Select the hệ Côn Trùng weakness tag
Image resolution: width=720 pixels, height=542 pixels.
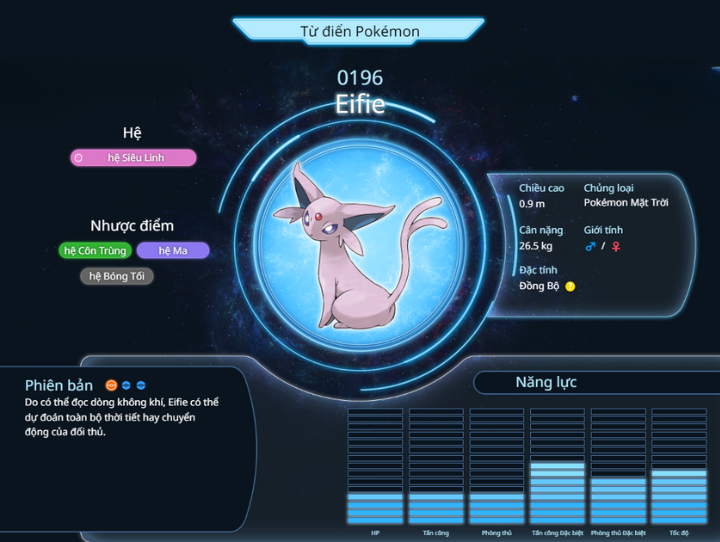[94, 250]
